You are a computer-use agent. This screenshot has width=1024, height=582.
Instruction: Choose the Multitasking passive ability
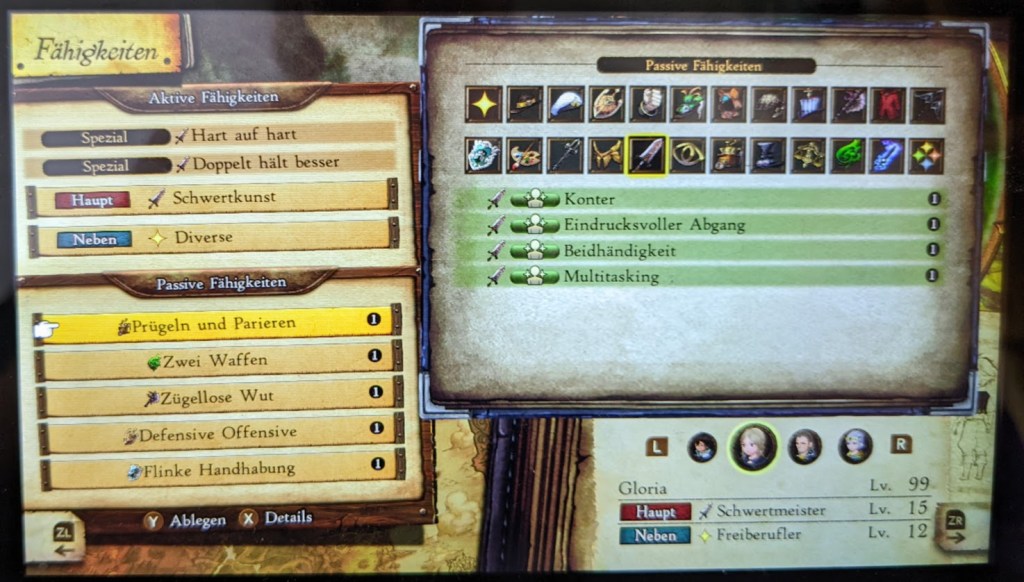tap(700, 276)
